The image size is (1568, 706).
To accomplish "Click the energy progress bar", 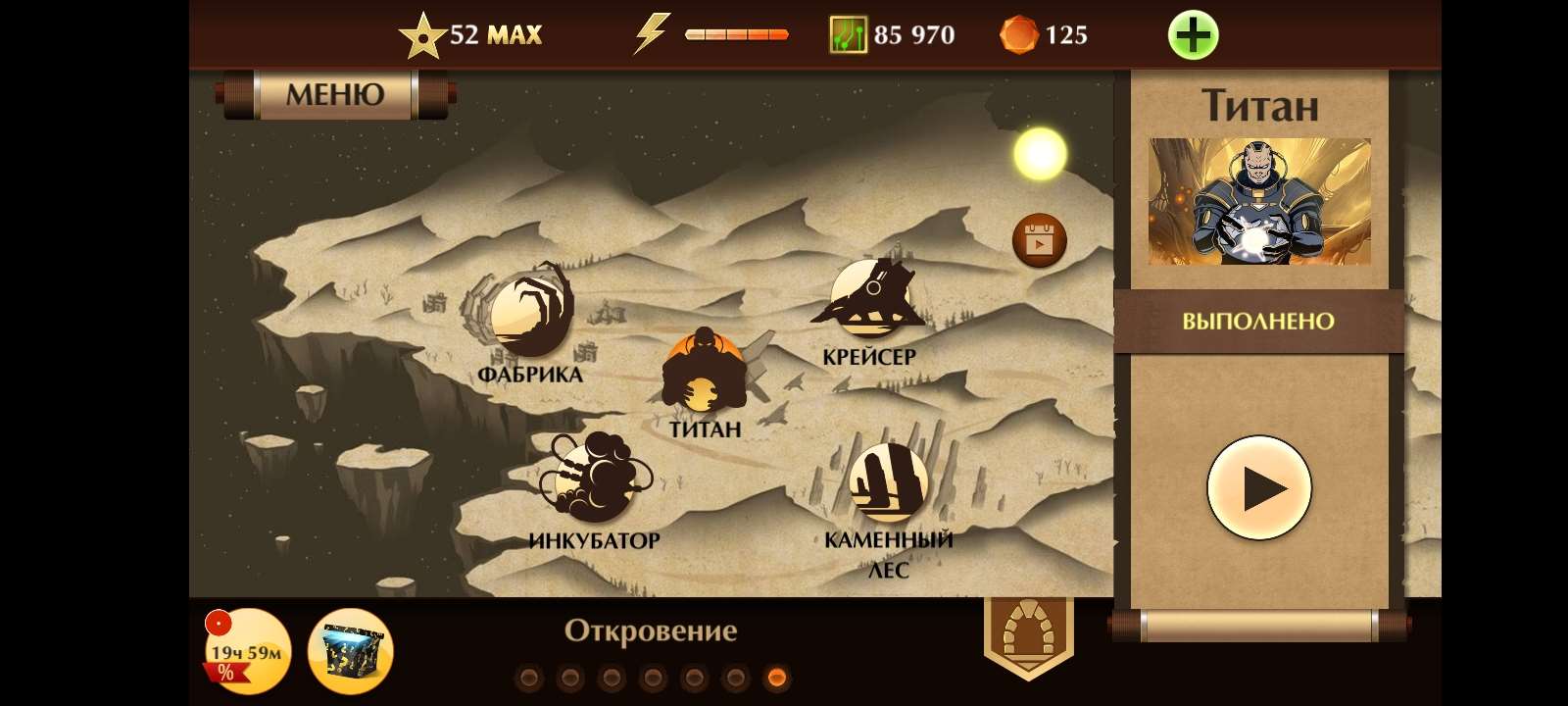I will click(735, 32).
